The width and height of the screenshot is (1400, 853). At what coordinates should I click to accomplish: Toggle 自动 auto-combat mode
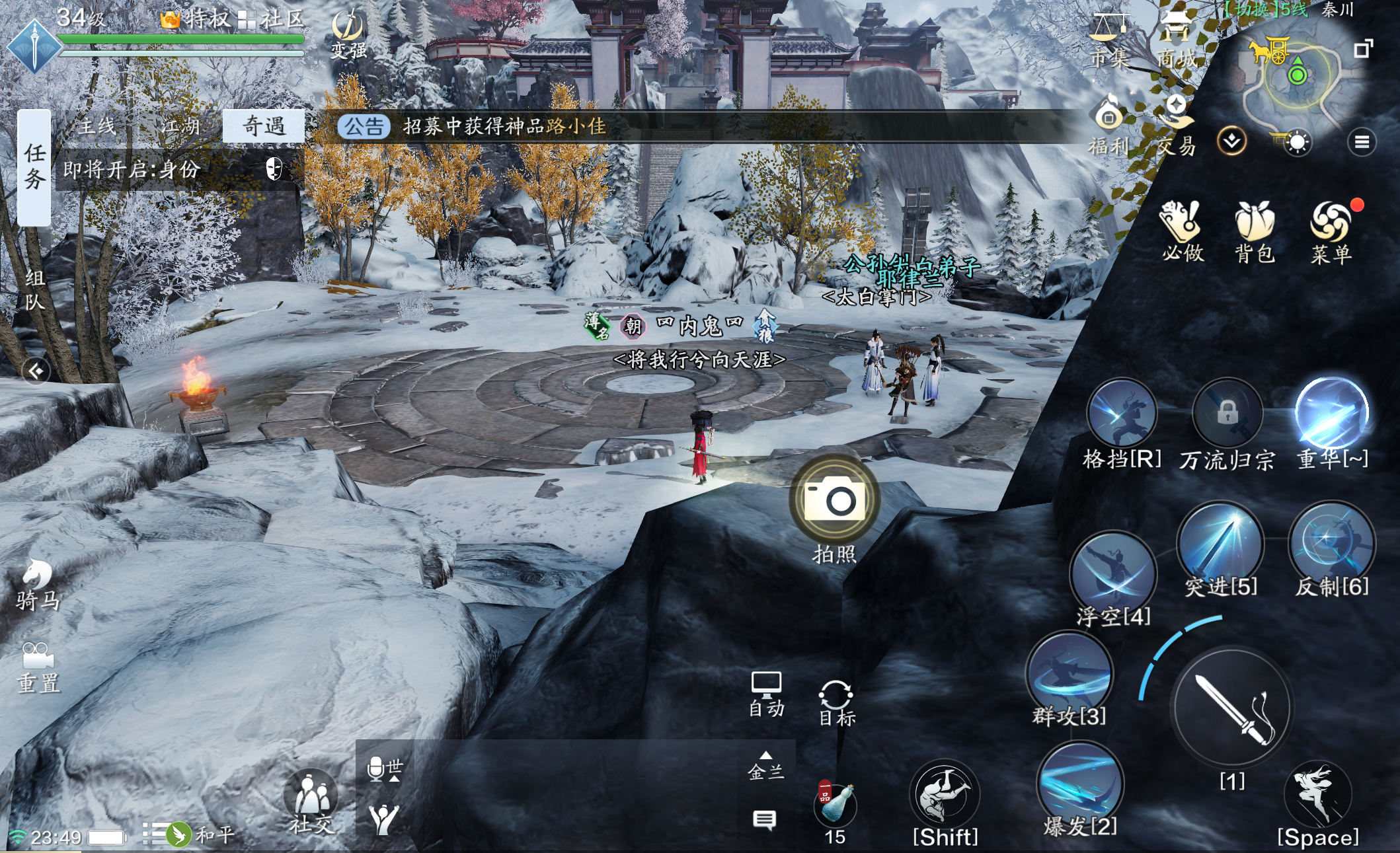(x=766, y=694)
